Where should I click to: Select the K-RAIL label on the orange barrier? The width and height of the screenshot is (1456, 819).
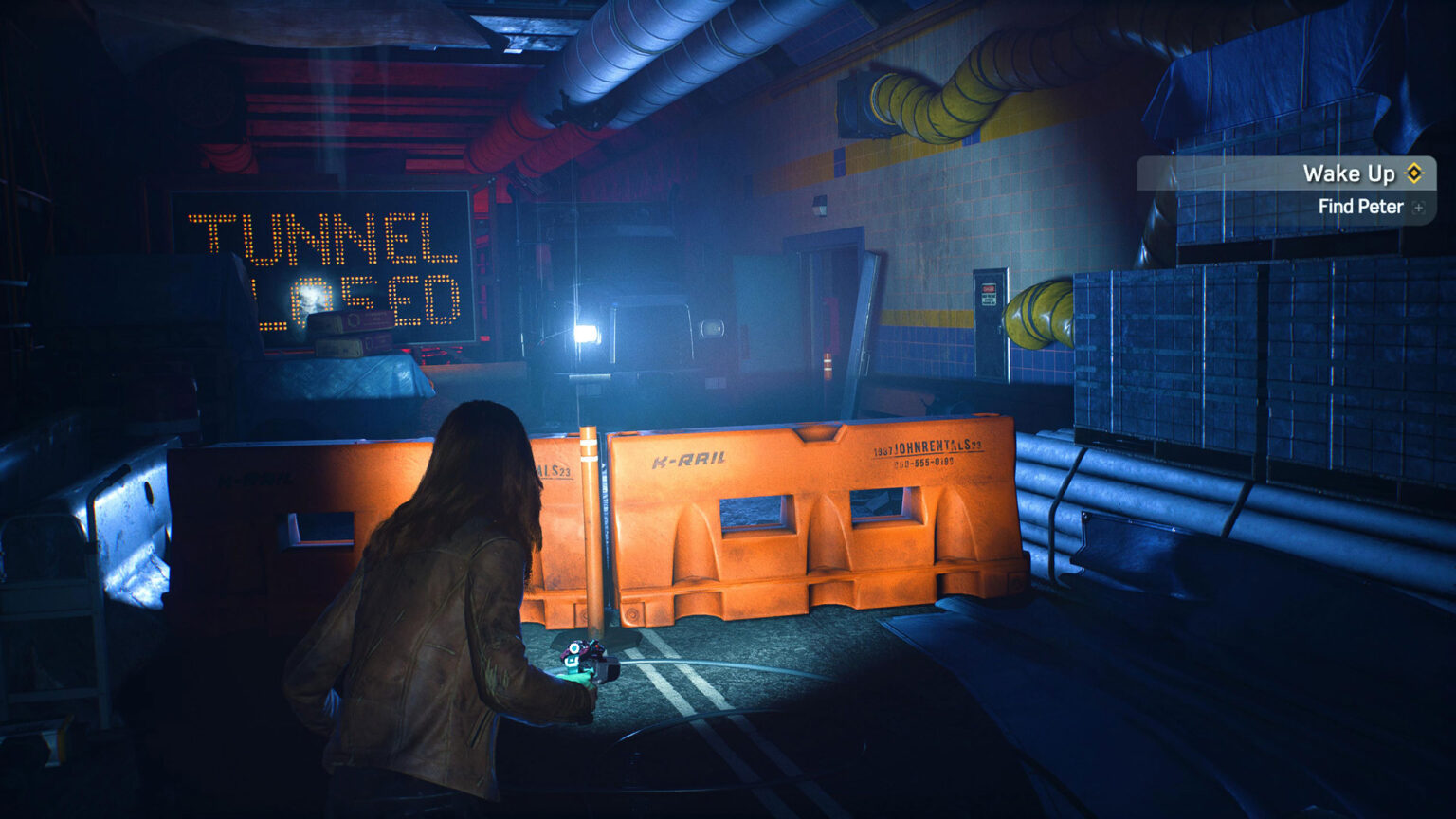(x=691, y=458)
